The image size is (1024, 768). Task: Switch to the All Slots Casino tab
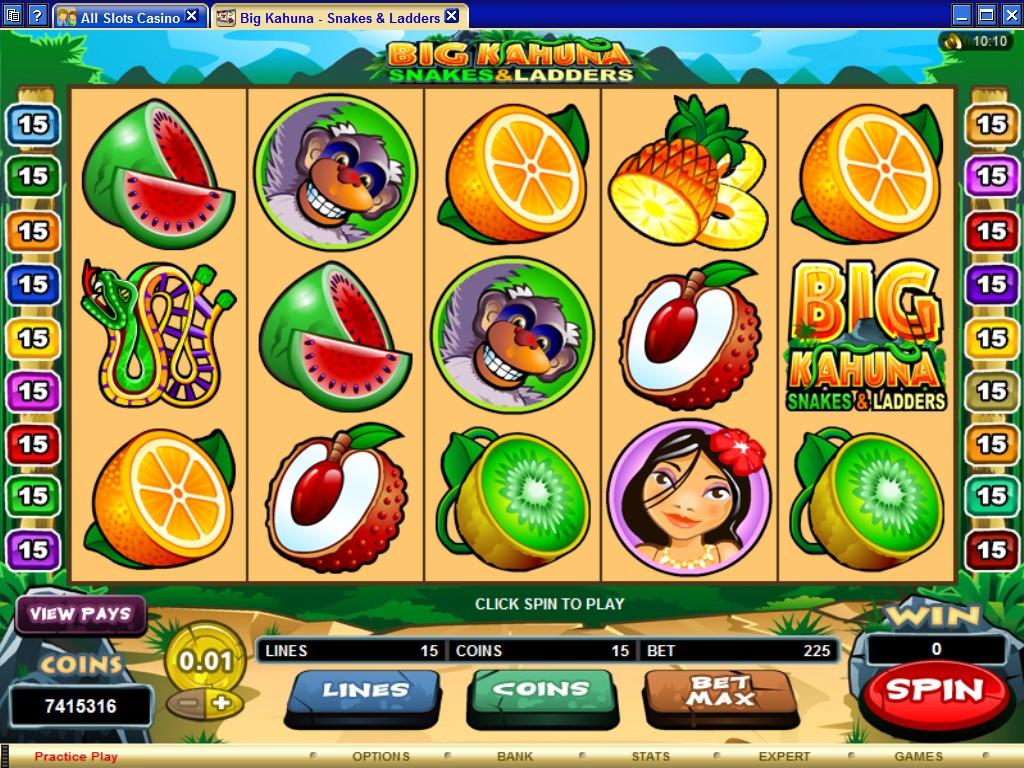[130, 17]
